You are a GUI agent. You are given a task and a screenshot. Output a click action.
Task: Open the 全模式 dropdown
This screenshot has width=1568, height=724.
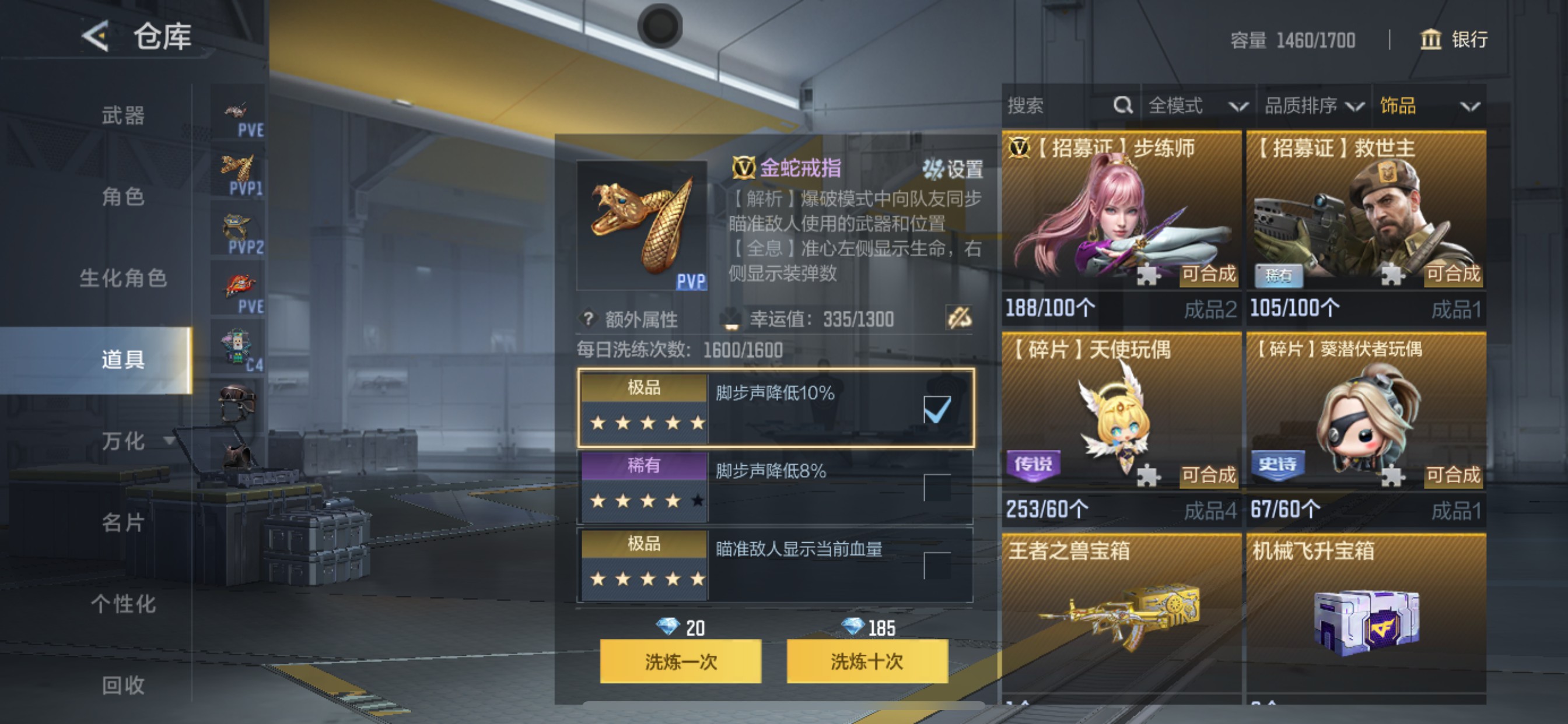[1202, 106]
